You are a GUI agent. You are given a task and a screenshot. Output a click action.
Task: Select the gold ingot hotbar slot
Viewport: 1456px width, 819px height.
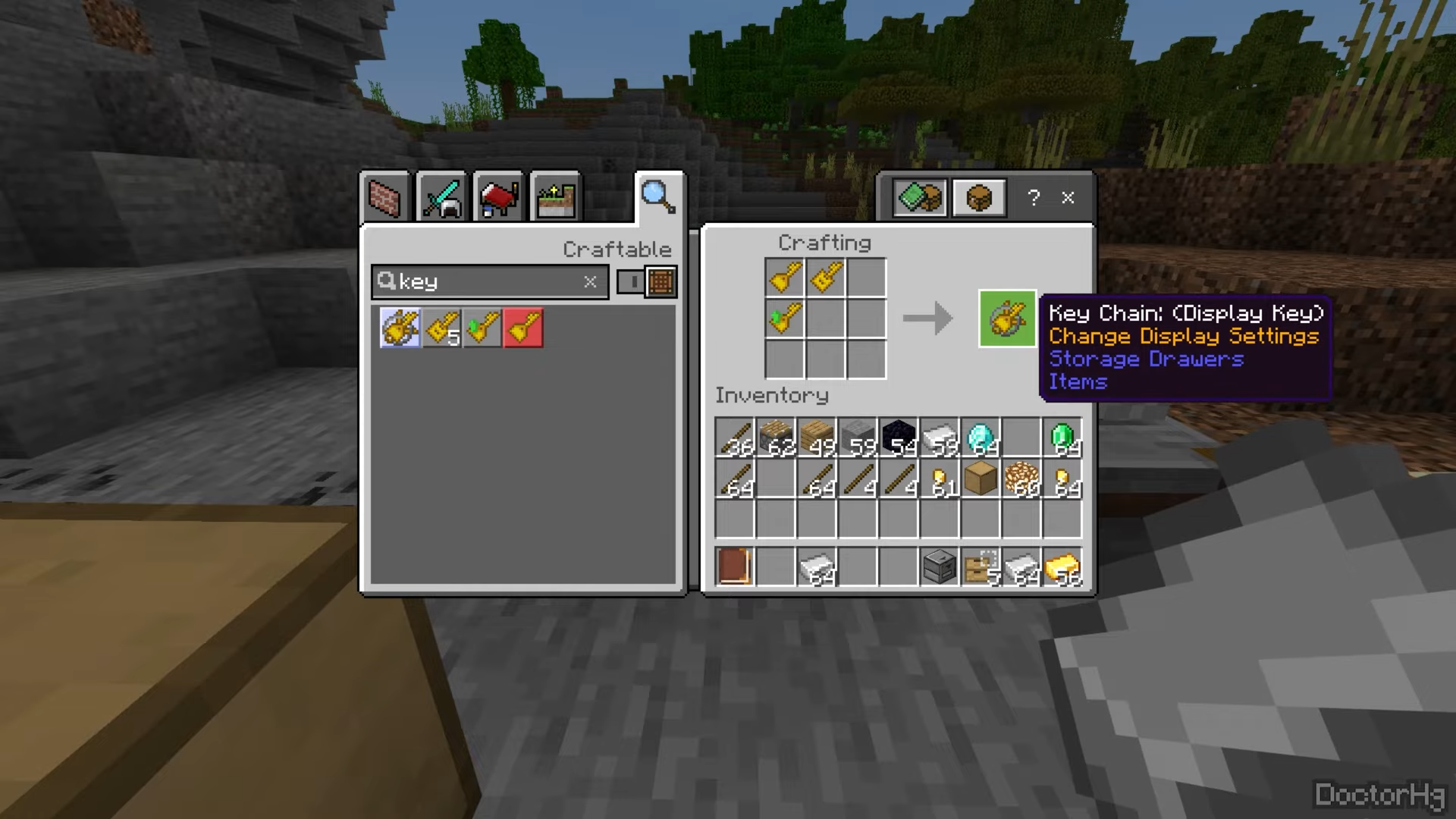1062,567
